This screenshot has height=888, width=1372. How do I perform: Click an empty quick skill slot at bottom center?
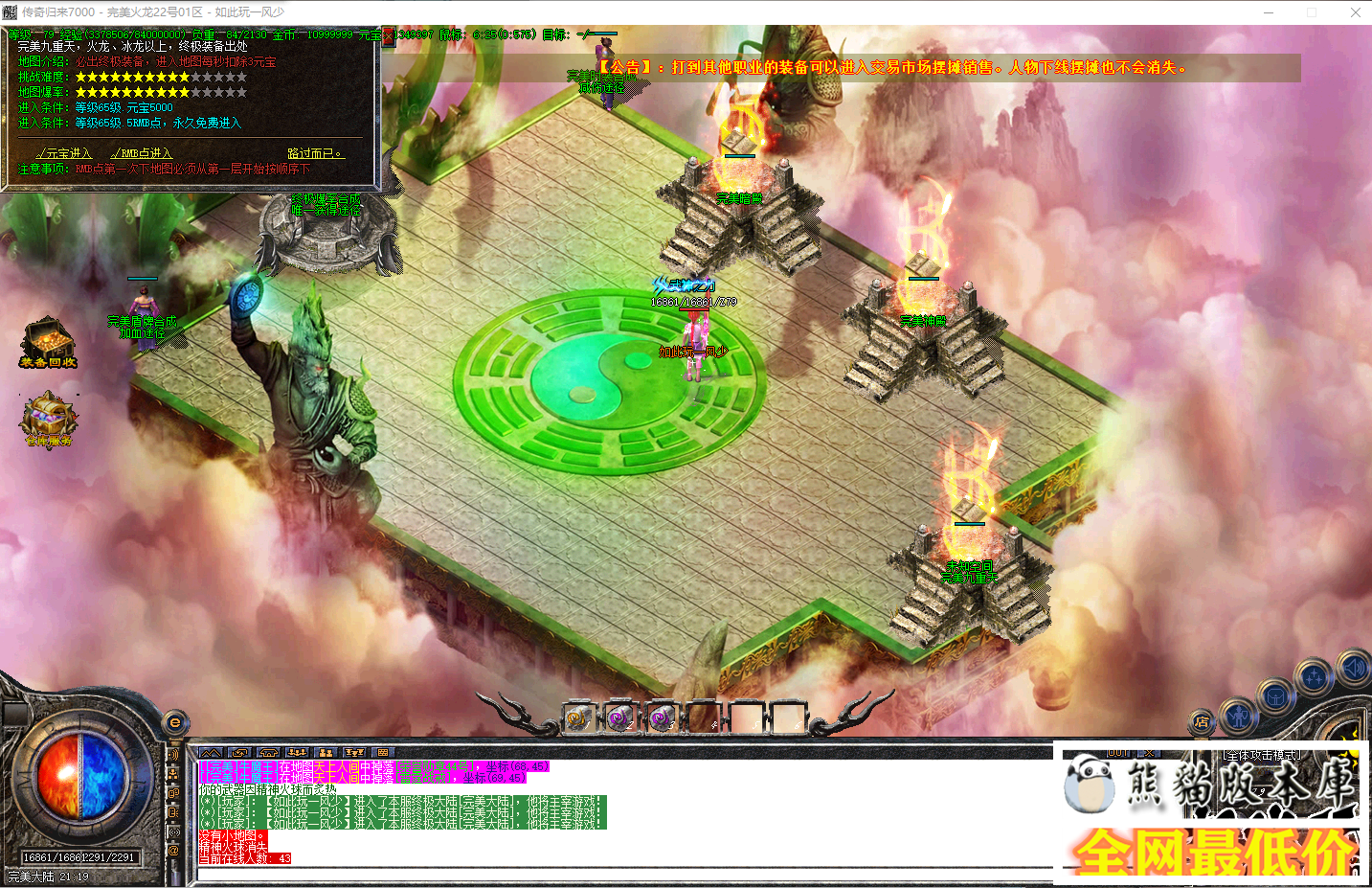pos(745,717)
